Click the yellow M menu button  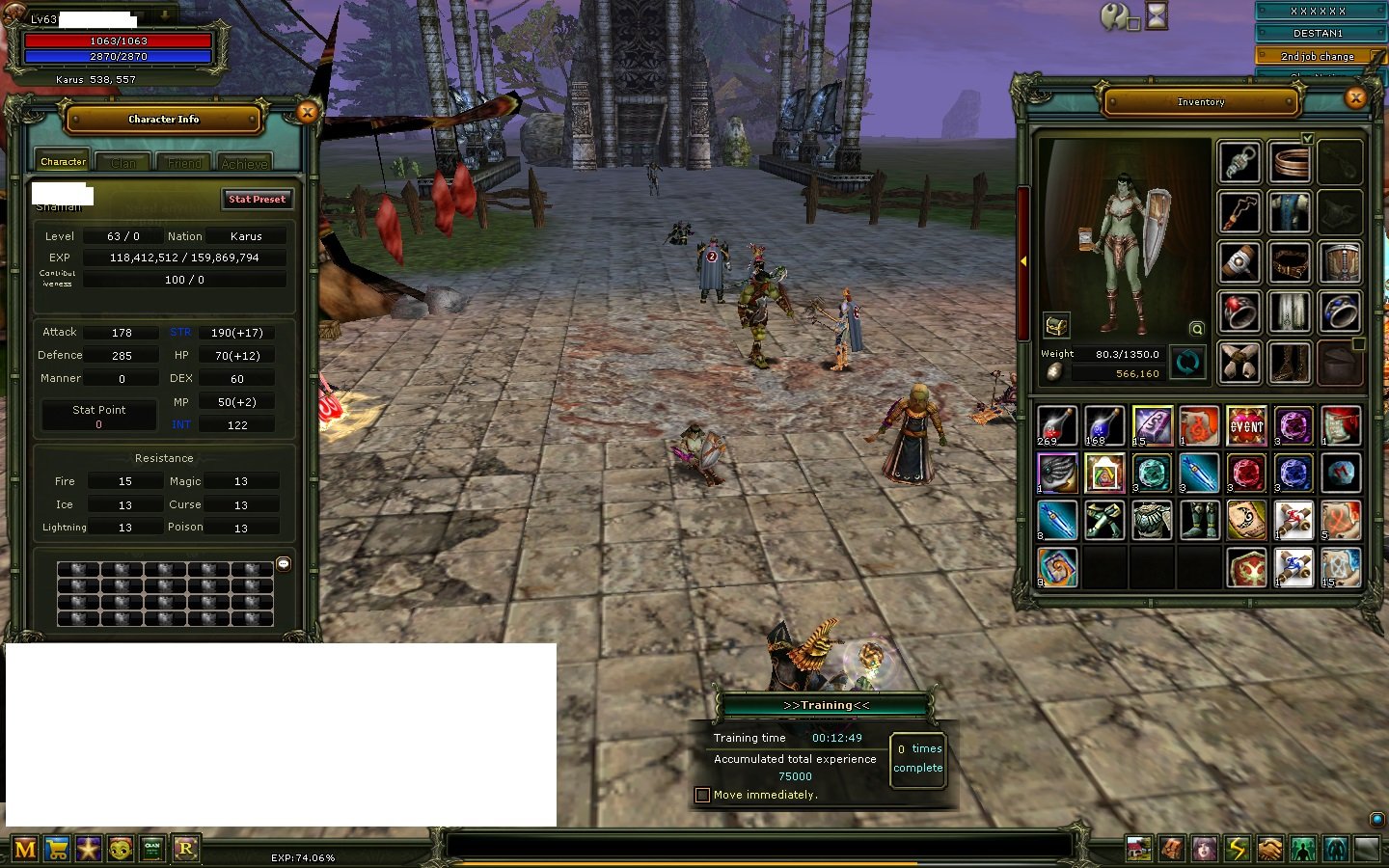pos(26,849)
